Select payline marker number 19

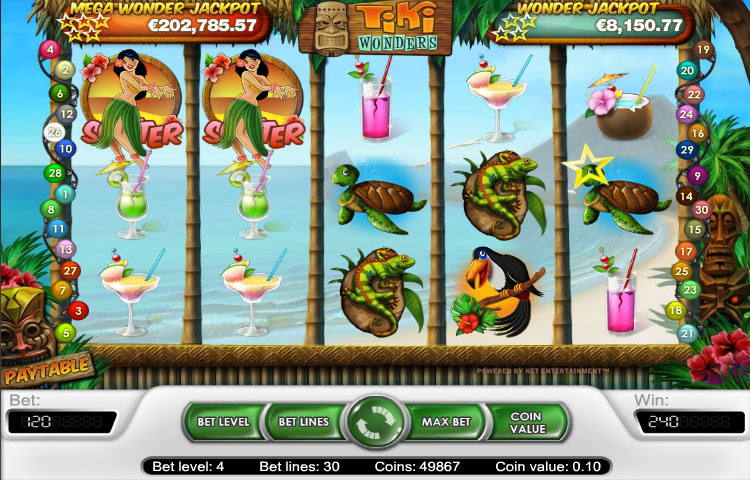(x=703, y=50)
